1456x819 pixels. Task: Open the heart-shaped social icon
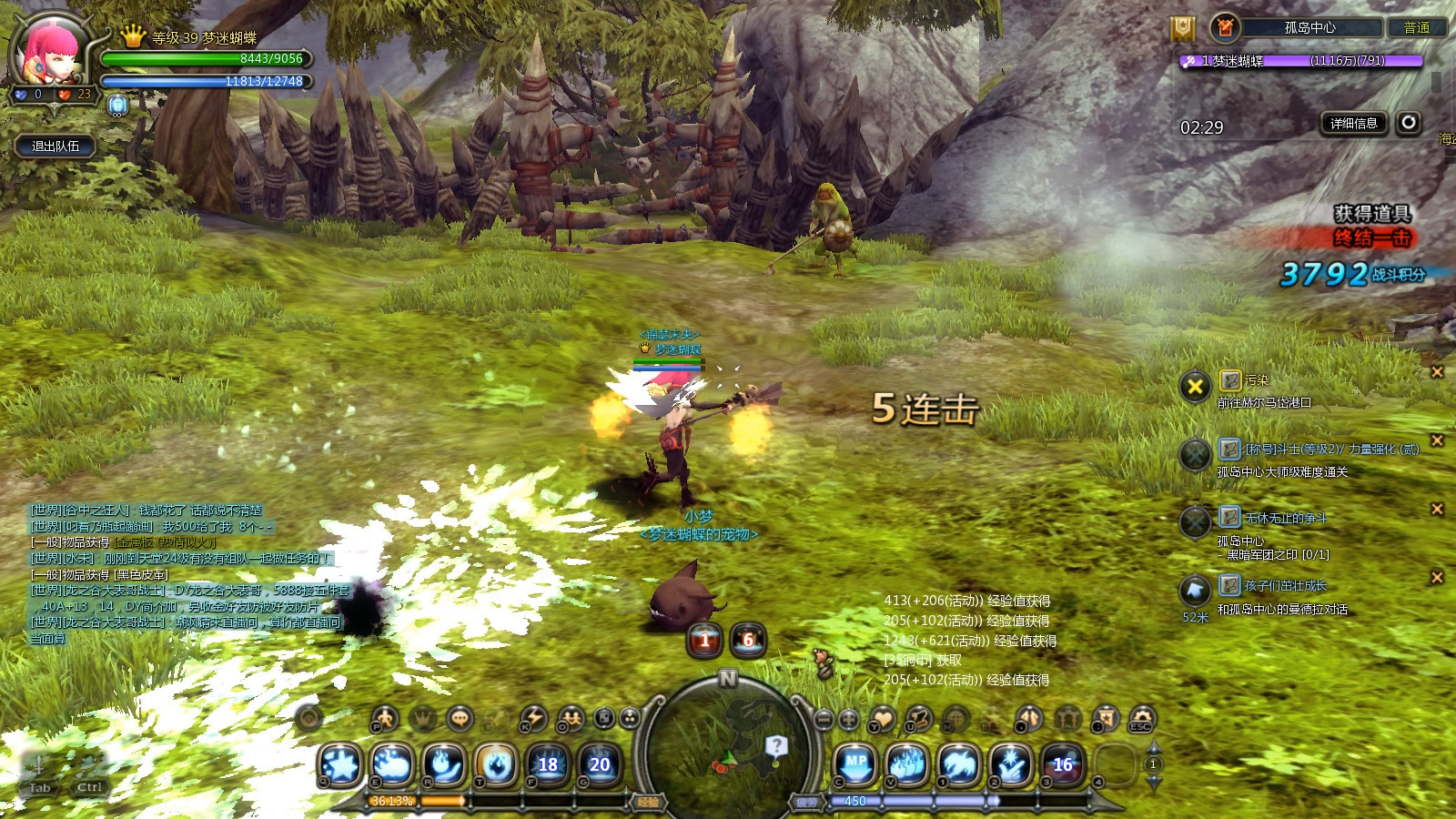click(882, 719)
